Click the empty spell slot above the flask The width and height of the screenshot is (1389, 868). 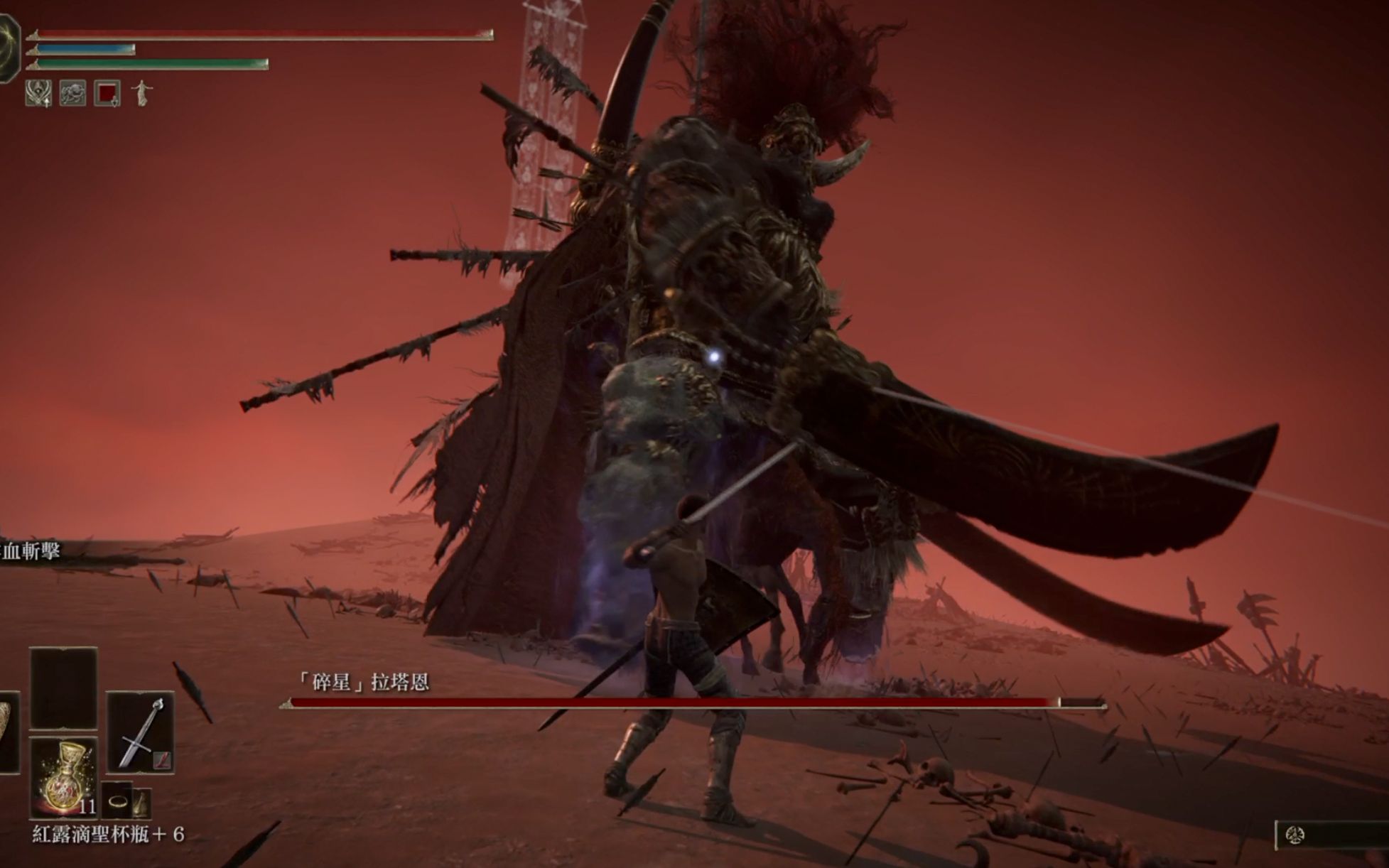pyautogui.click(x=63, y=688)
